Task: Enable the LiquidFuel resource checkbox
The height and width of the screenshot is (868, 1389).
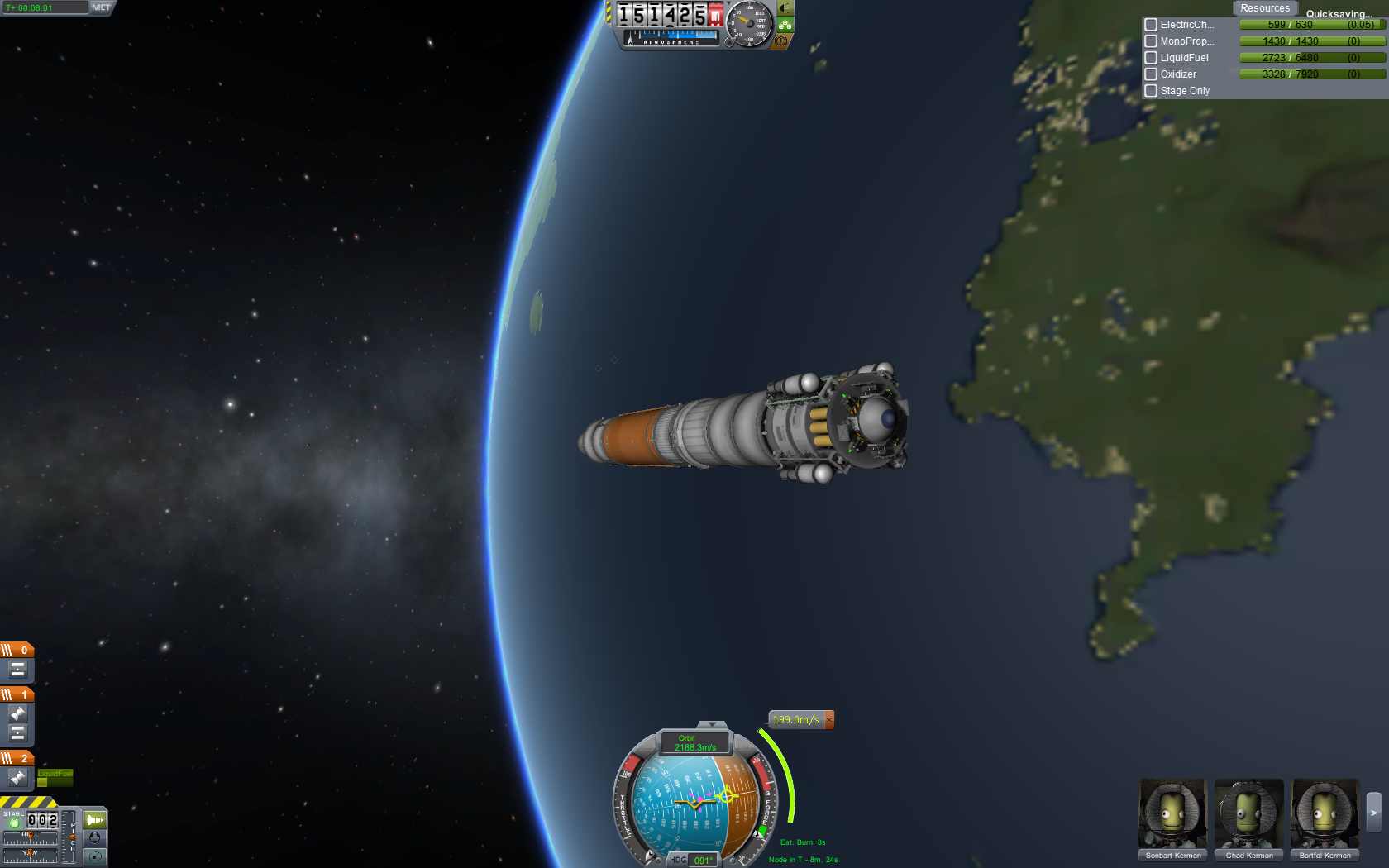Action: (x=1151, y=58)
